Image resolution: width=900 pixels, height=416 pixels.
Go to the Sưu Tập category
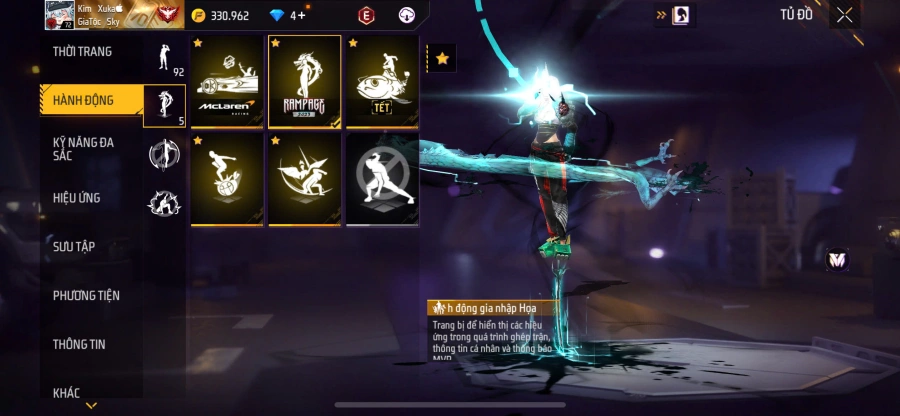(x=74, y=246)
